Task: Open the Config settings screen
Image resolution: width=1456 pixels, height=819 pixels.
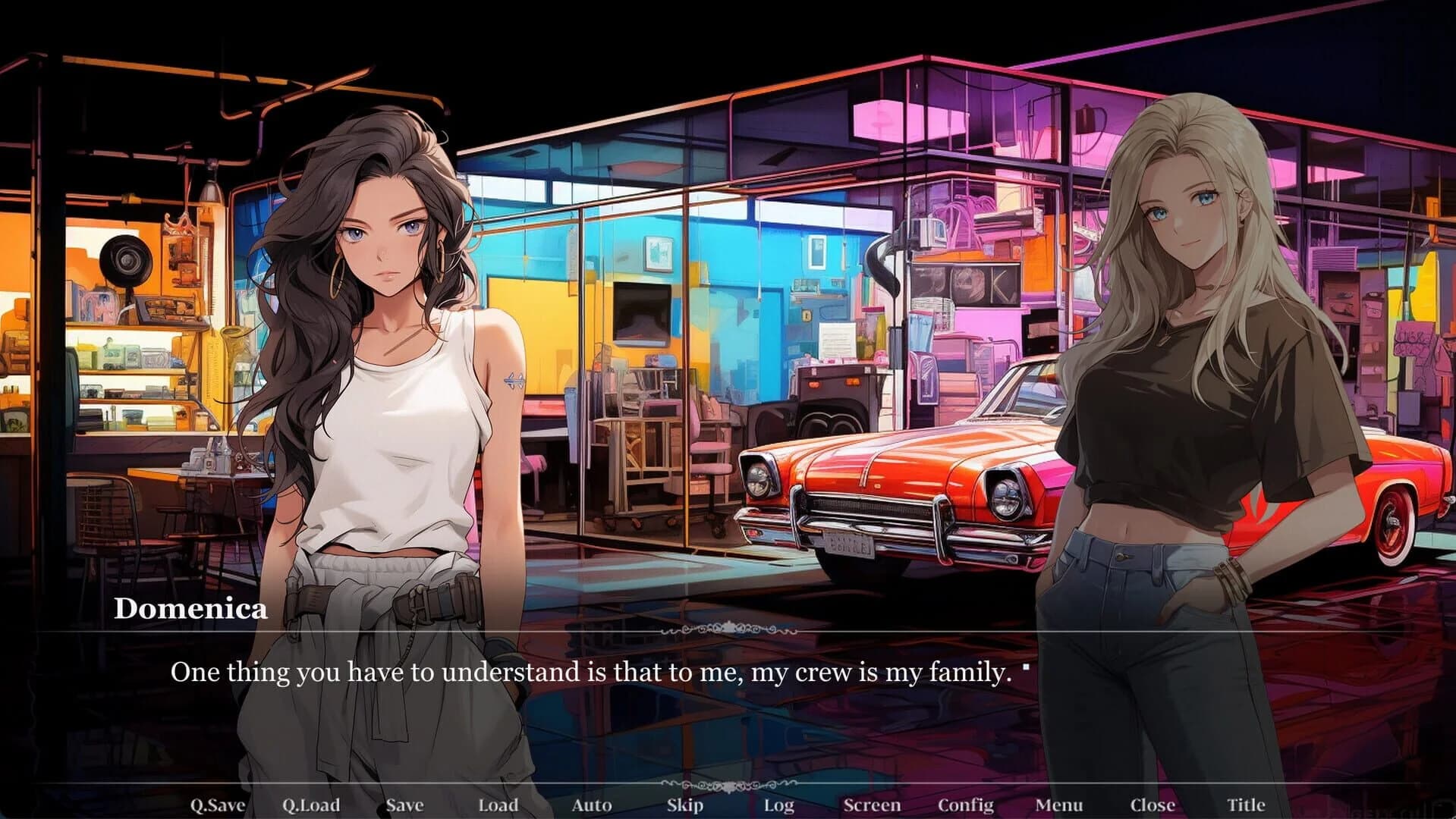Action: 966,805
